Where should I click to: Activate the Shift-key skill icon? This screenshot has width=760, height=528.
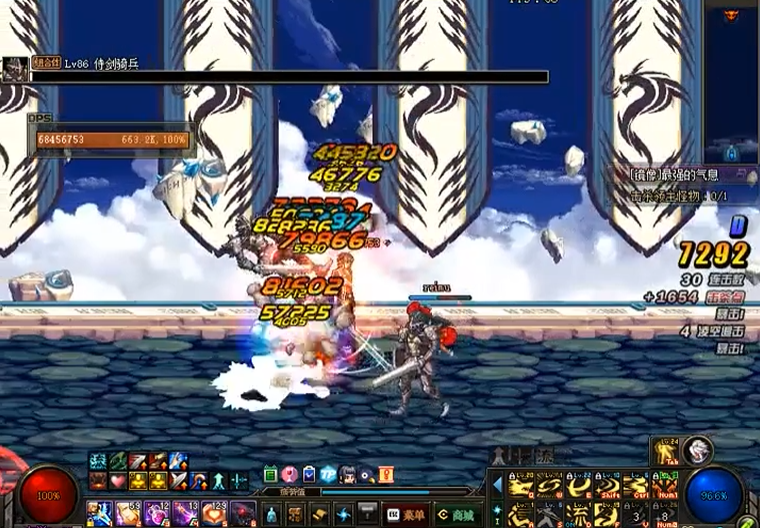pos(608,485)
